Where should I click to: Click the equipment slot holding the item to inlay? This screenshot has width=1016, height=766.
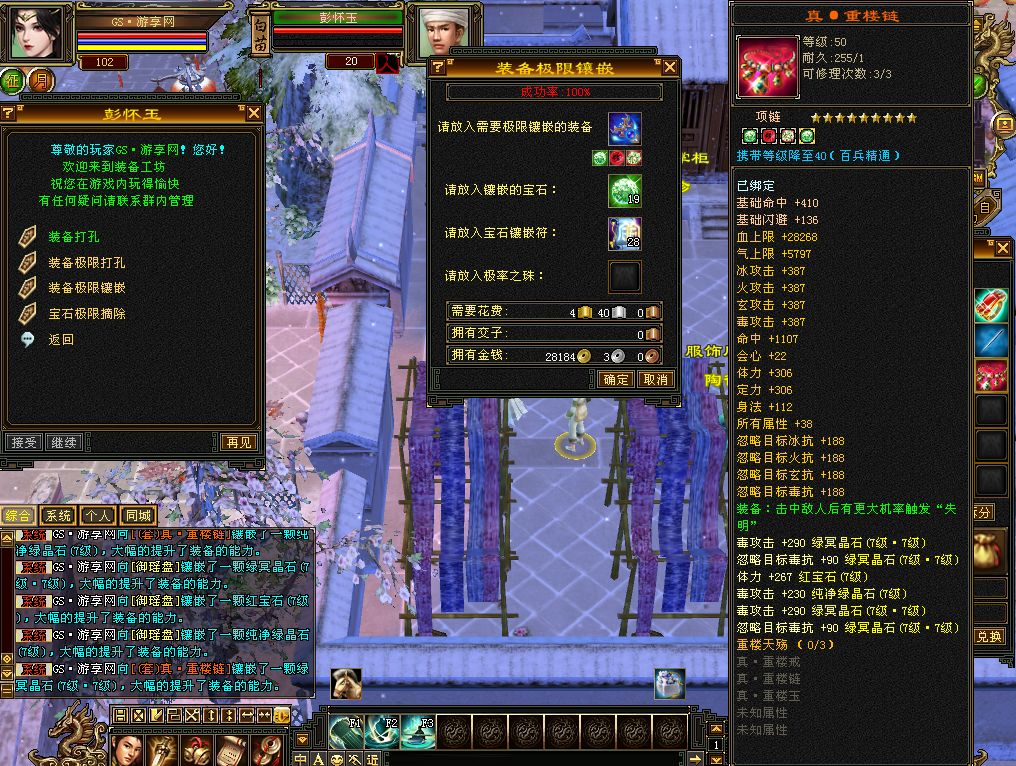tap(625, 129)
